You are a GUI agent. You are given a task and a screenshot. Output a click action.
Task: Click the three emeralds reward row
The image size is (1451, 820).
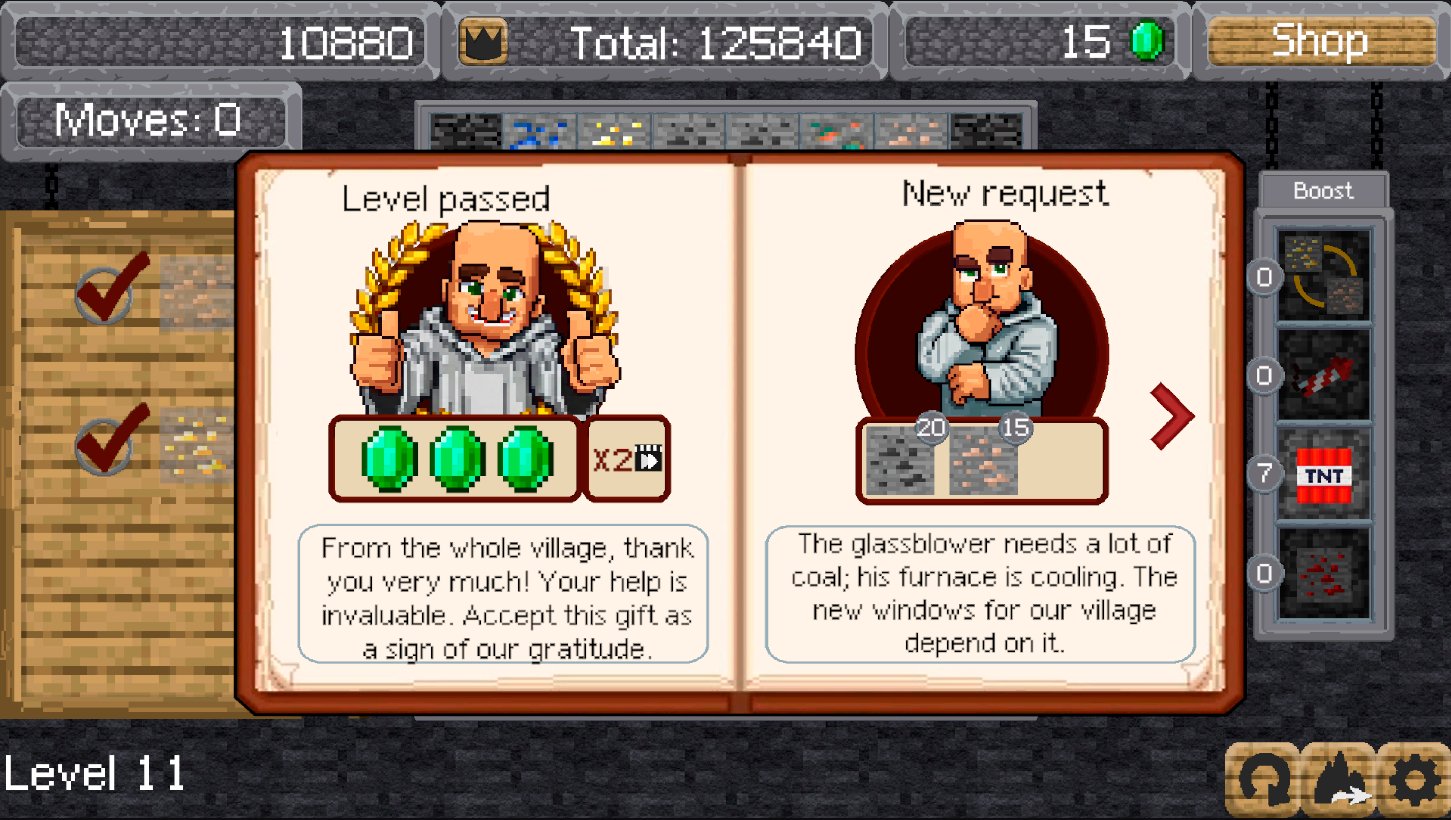pyautogui.click(x=455, y=460)
